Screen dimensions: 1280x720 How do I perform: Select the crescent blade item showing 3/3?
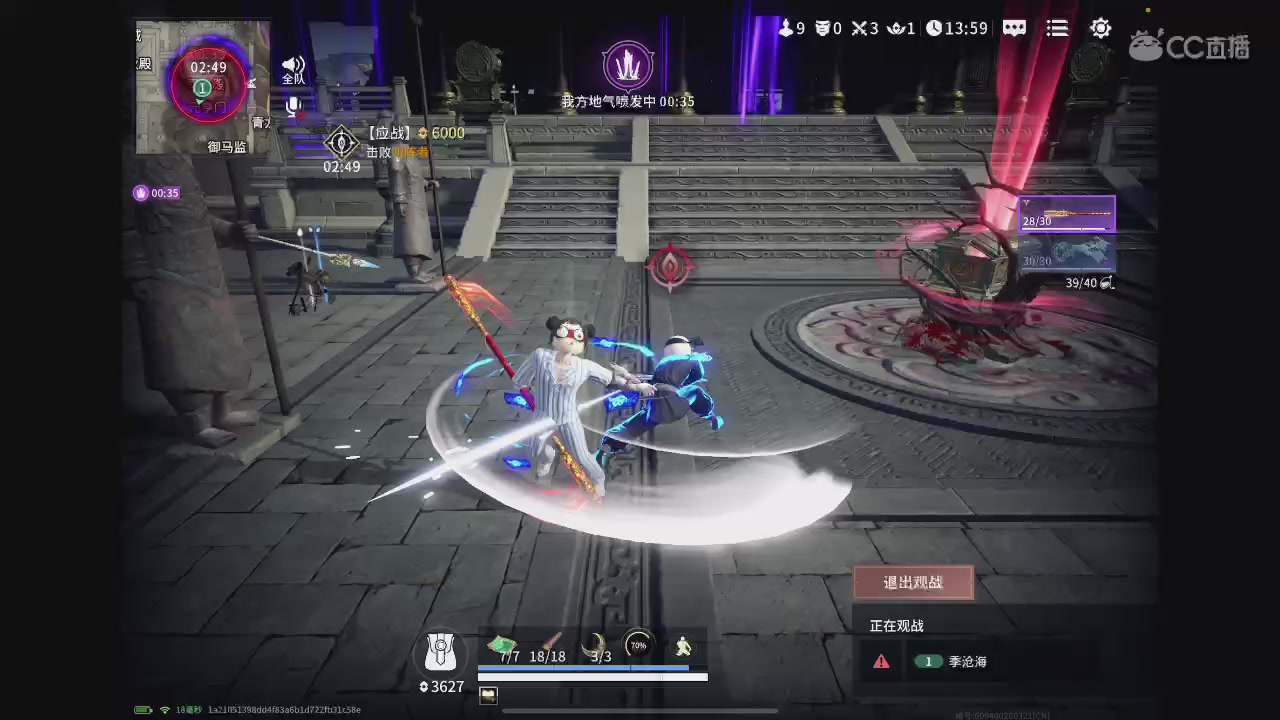[598, 645]
